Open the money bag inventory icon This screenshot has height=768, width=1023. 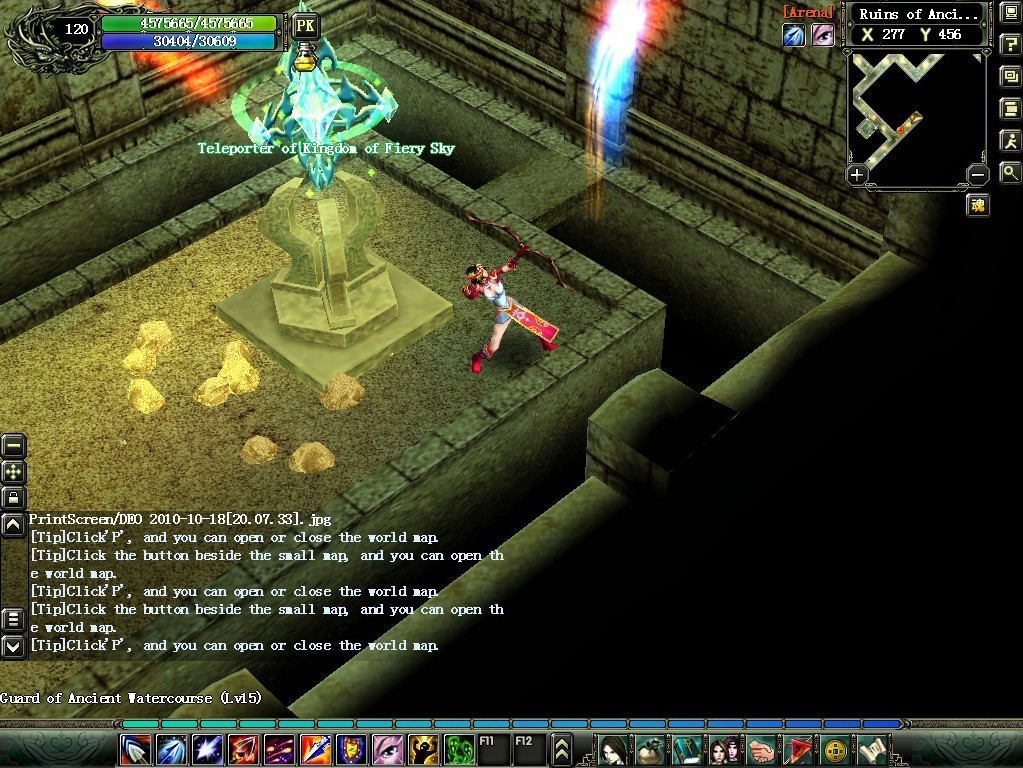(653, 748)
